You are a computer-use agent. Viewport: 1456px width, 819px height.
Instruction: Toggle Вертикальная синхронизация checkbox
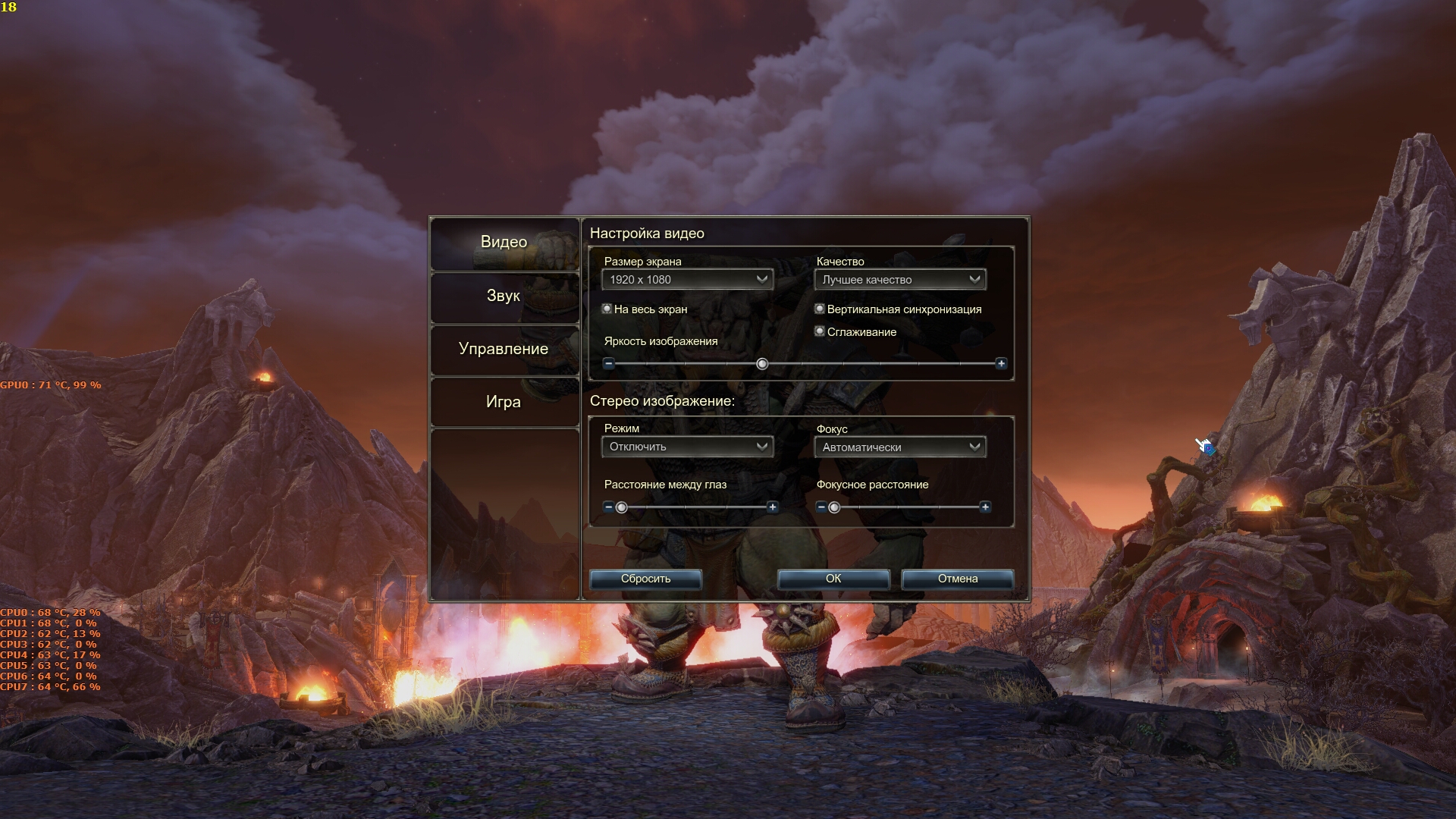[820, 309]
